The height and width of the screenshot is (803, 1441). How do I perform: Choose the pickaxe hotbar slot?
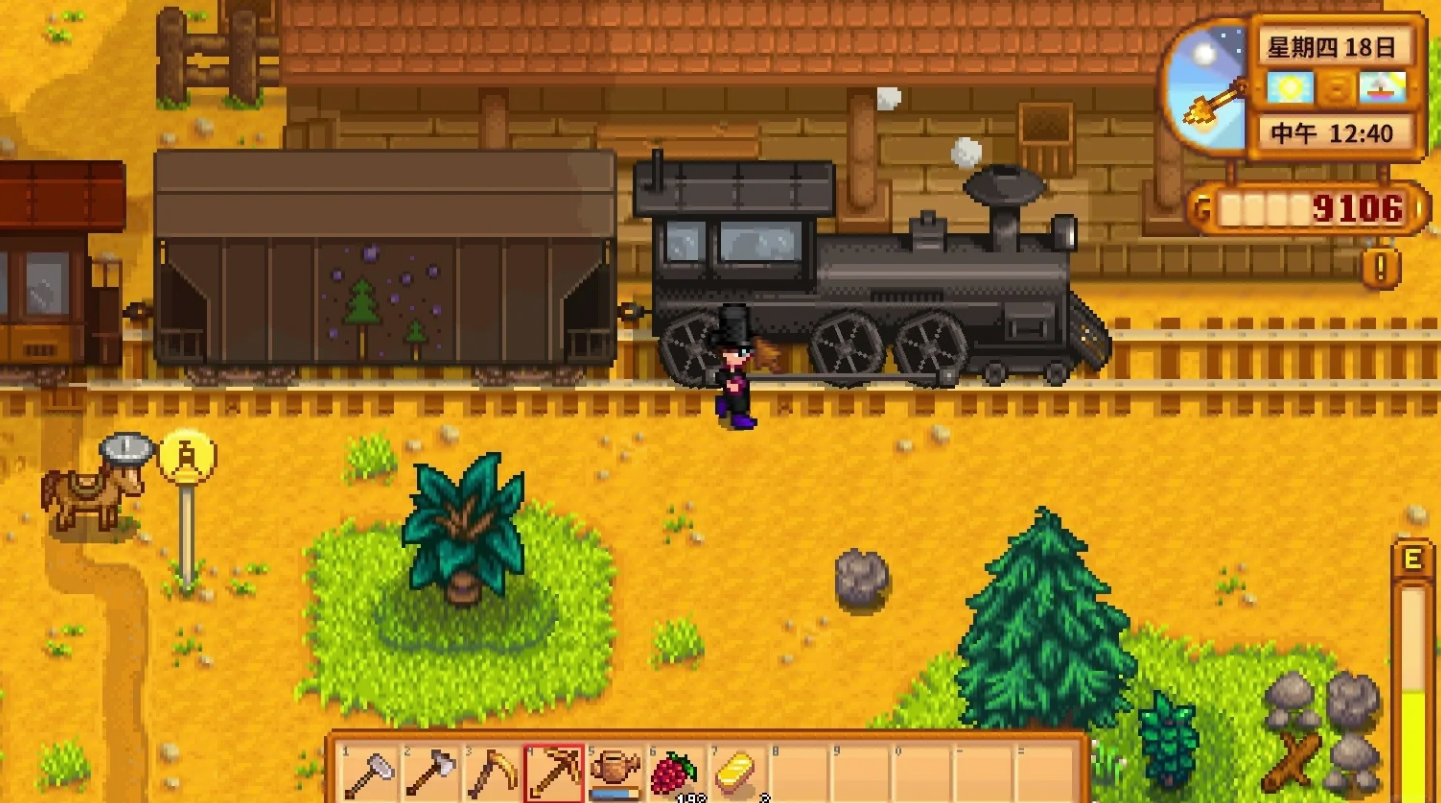[x=552, y=772]
